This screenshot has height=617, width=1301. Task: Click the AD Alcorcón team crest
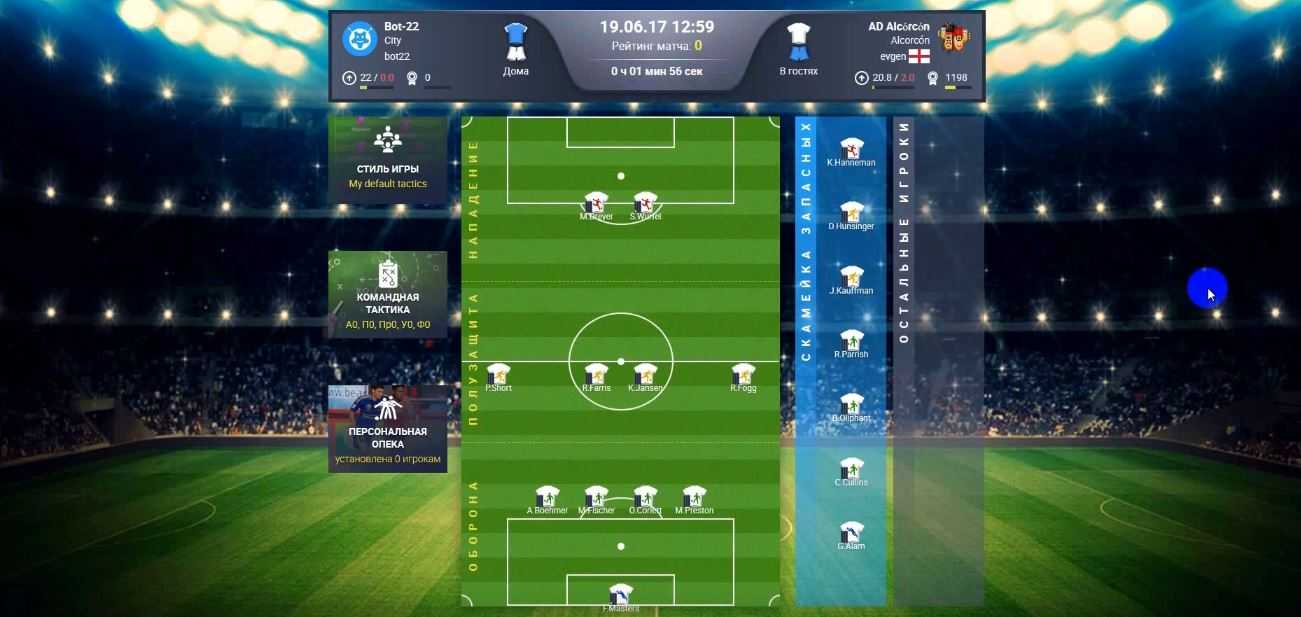954,39
